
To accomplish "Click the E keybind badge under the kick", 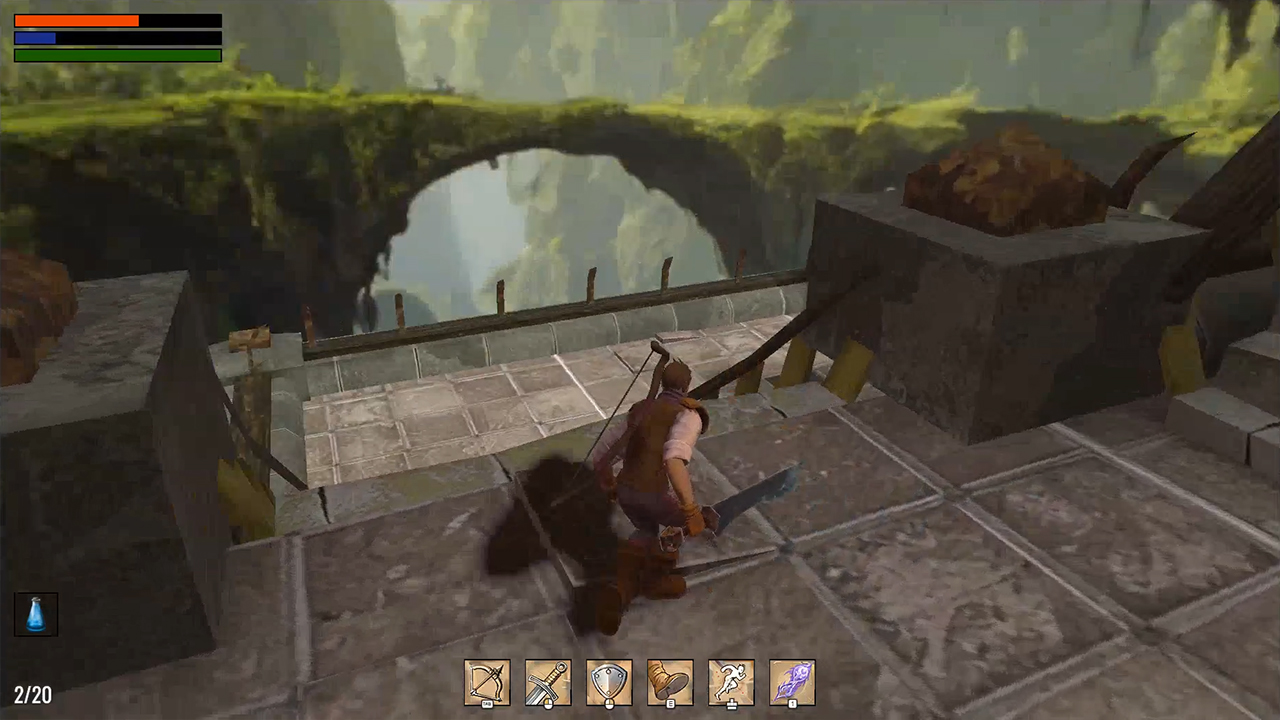I will point(670,703).
